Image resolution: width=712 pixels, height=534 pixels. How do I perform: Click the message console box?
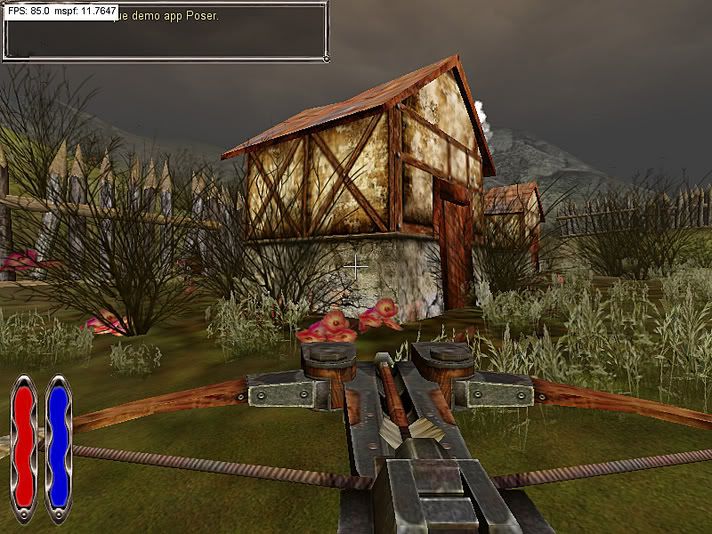165,36
